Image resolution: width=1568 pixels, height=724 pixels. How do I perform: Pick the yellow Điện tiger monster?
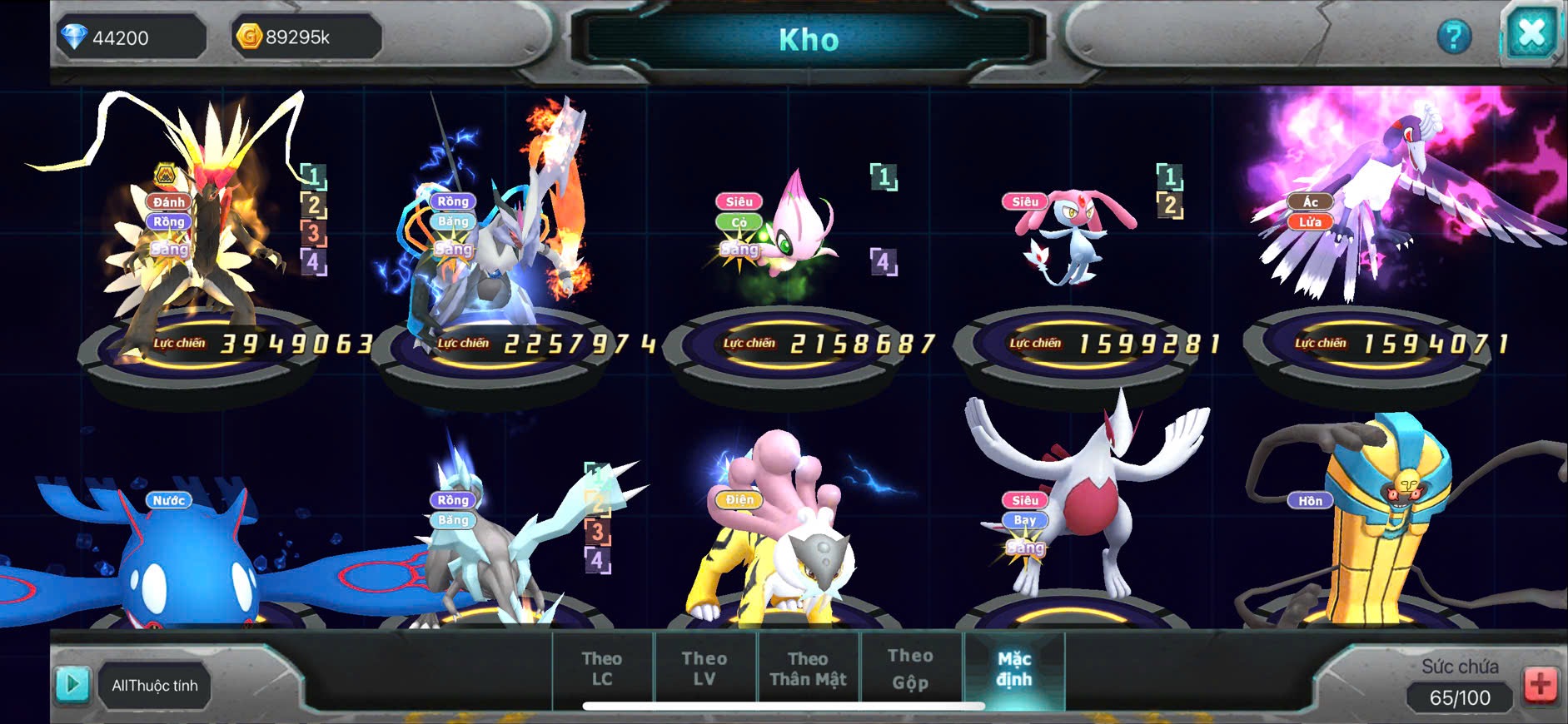tap(779, 549)
